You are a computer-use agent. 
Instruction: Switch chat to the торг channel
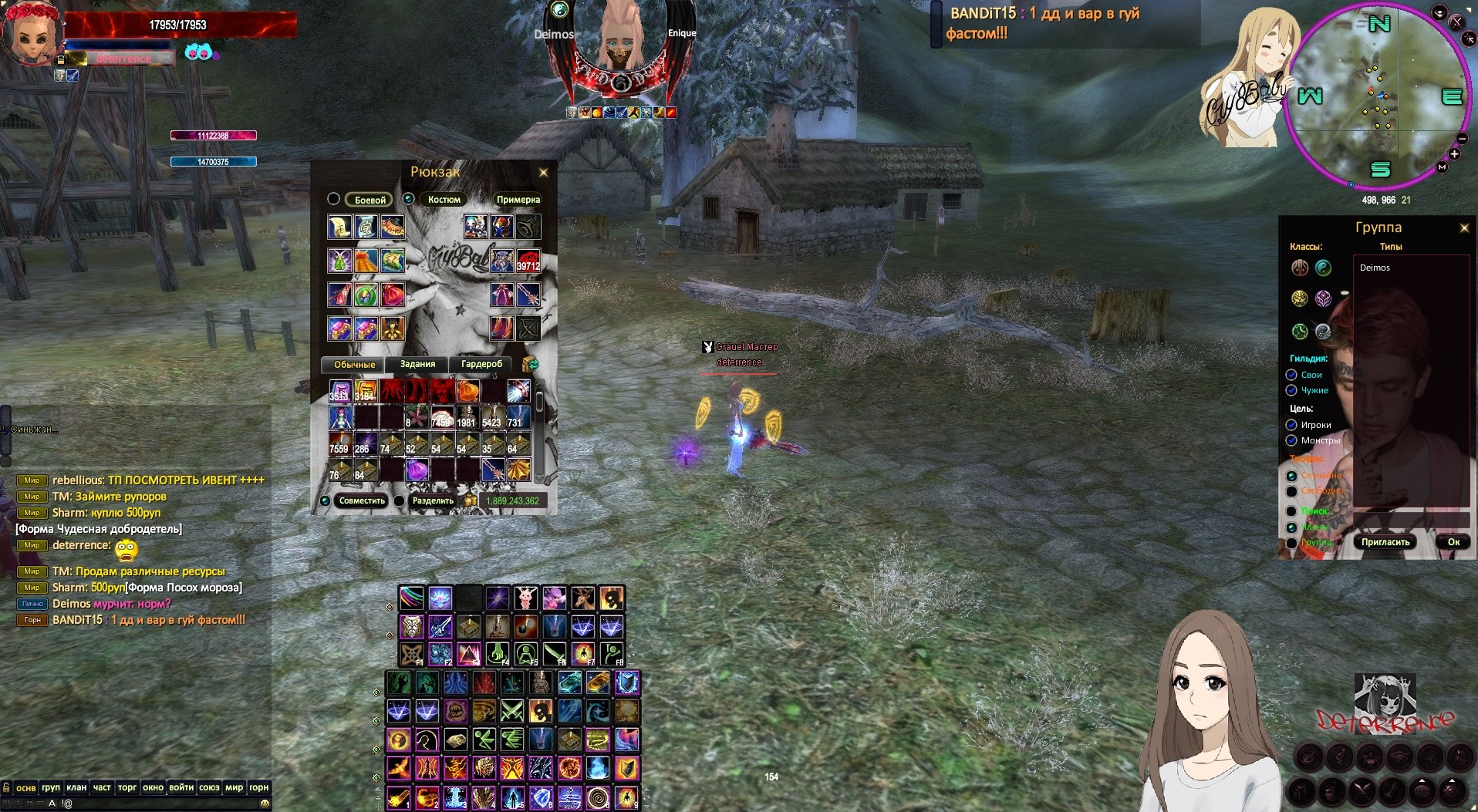(127, 787)
